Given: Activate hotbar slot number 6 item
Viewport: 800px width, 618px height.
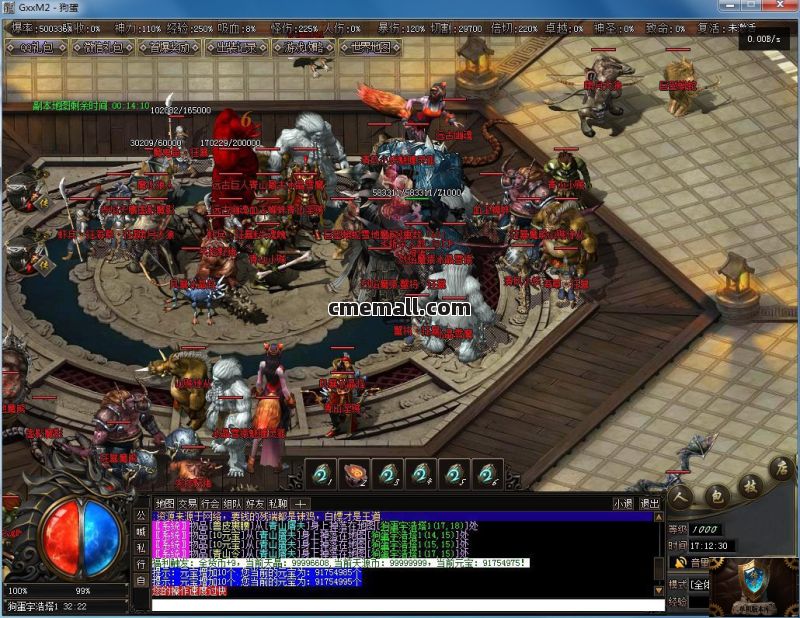Looking at the screenshot, I should coord(486,474).
